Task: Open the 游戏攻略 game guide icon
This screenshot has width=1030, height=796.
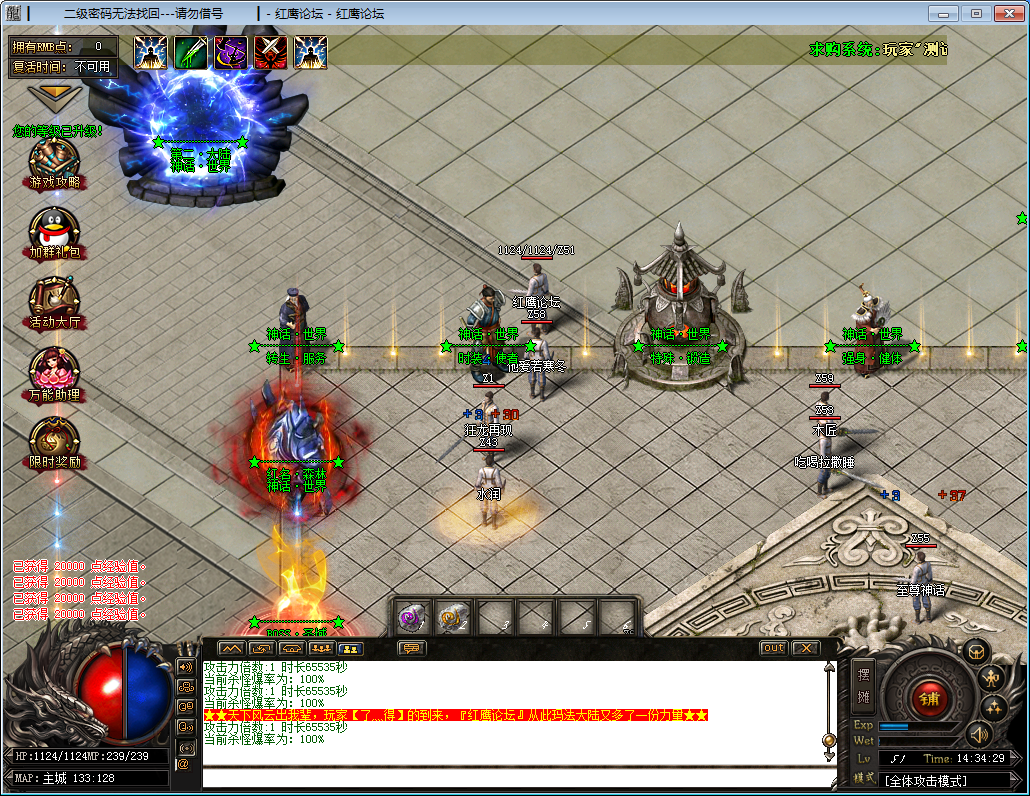Action: pos(54,160)
